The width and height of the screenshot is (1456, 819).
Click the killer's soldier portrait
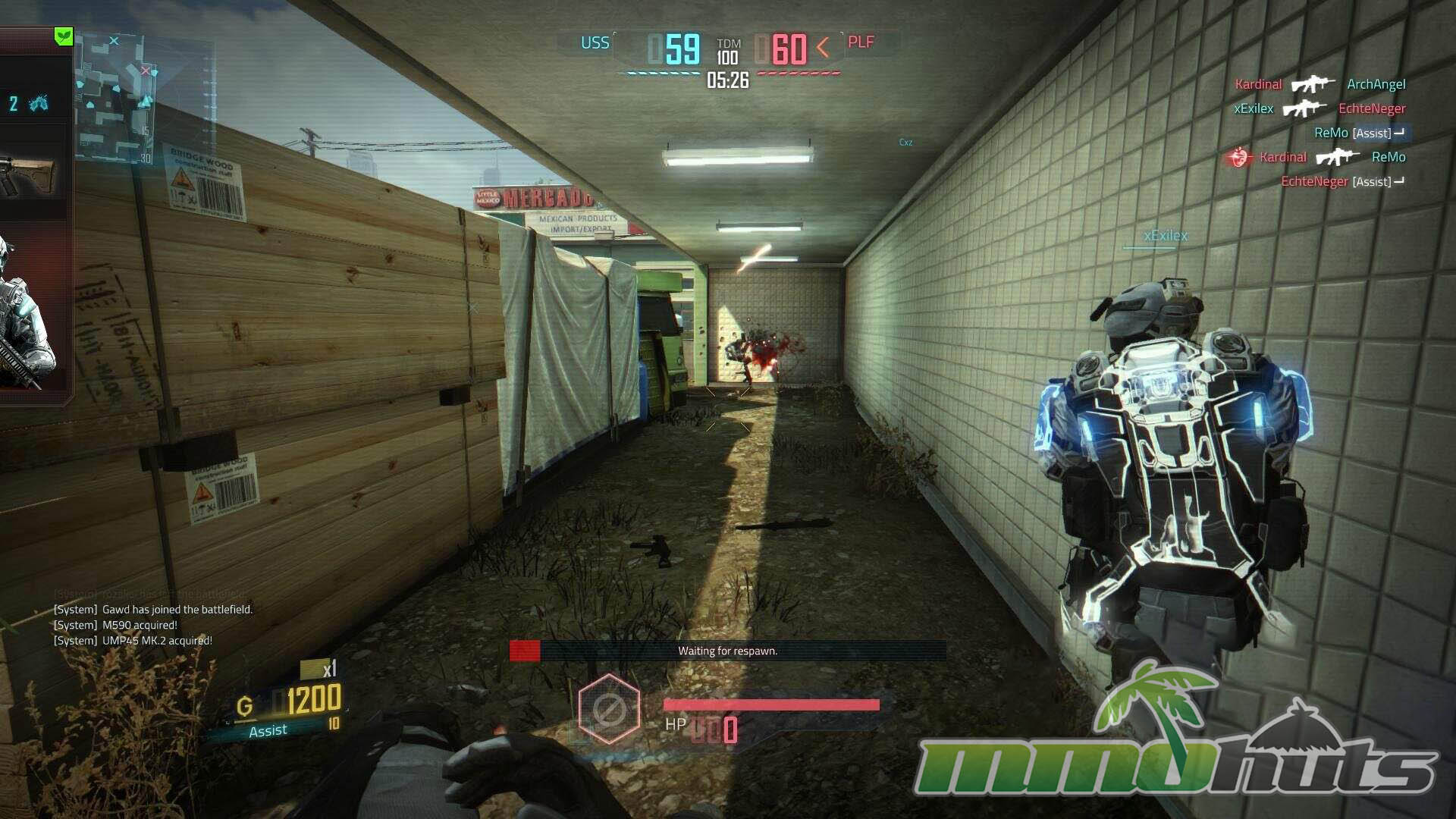coord(25,318)
